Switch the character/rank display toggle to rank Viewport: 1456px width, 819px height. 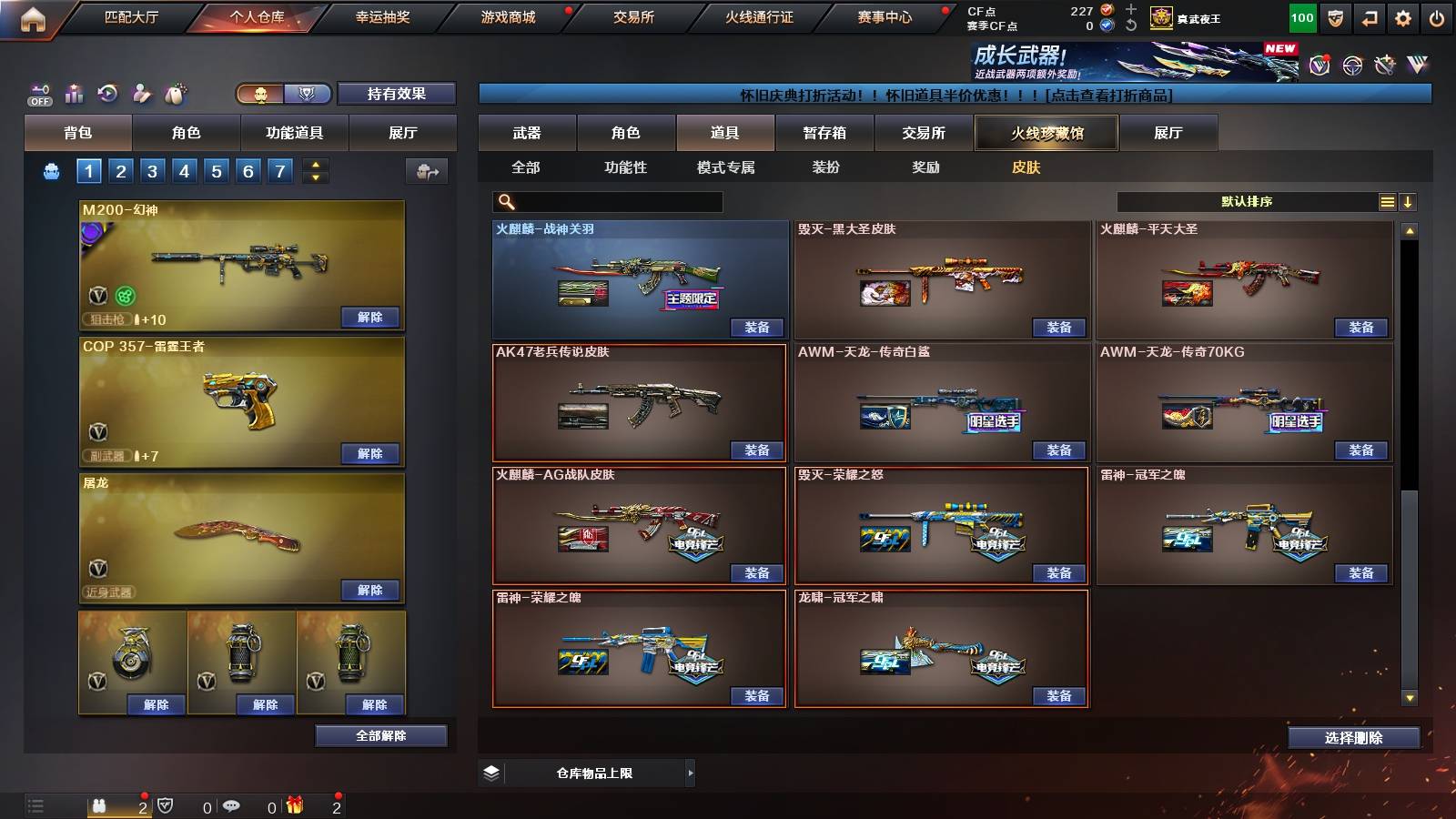308,94
